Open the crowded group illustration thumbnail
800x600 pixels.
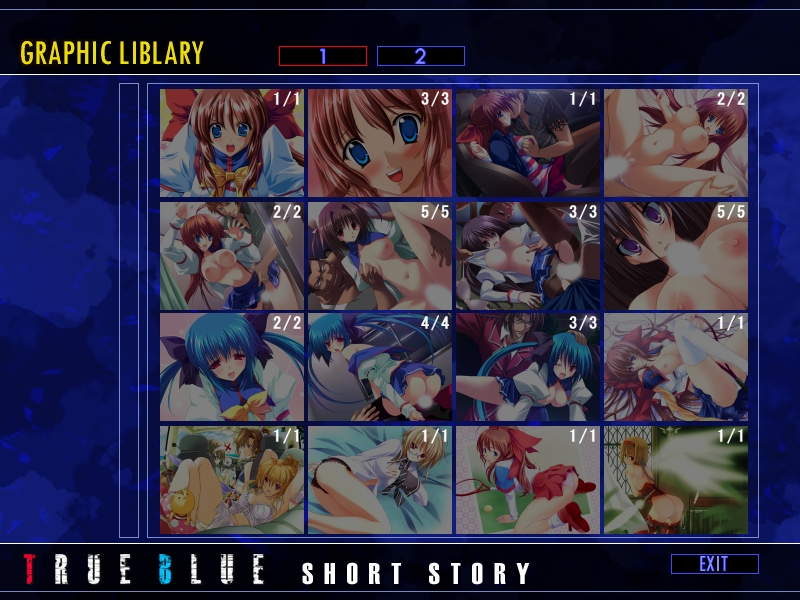click(232, 480)
